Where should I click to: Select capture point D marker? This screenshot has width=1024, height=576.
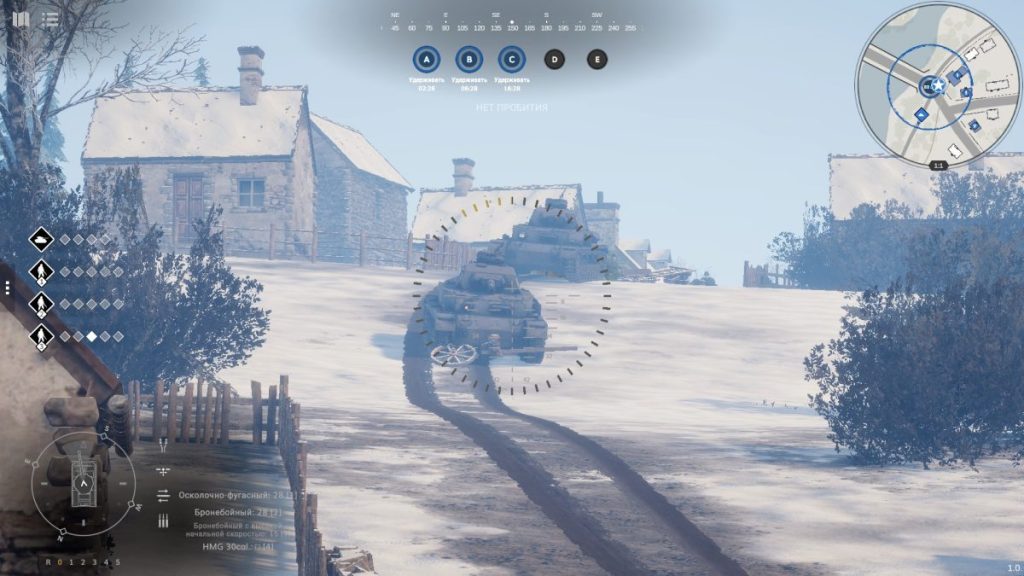coord(554,59)
